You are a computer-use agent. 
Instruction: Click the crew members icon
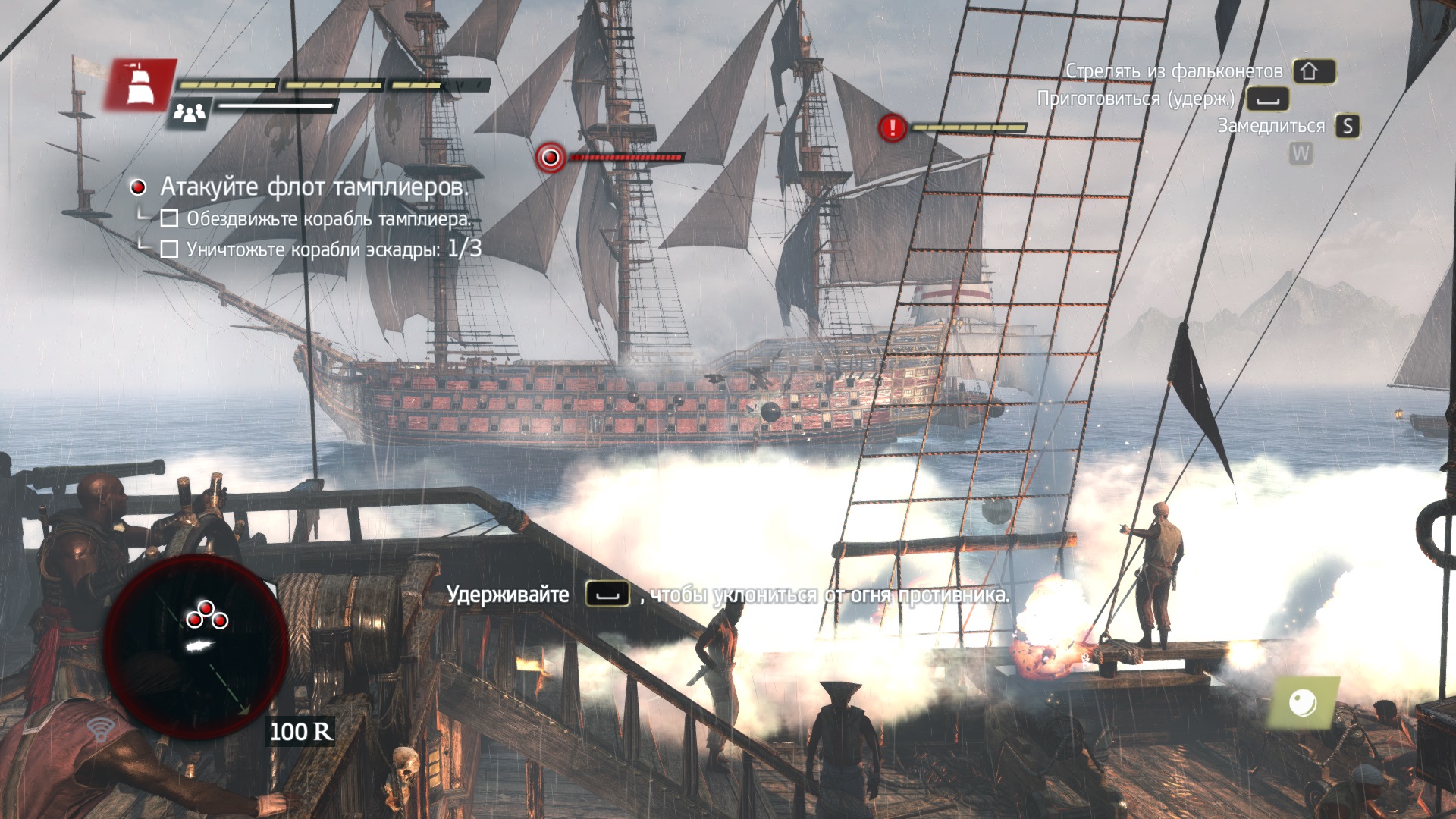tap(190, 114)
